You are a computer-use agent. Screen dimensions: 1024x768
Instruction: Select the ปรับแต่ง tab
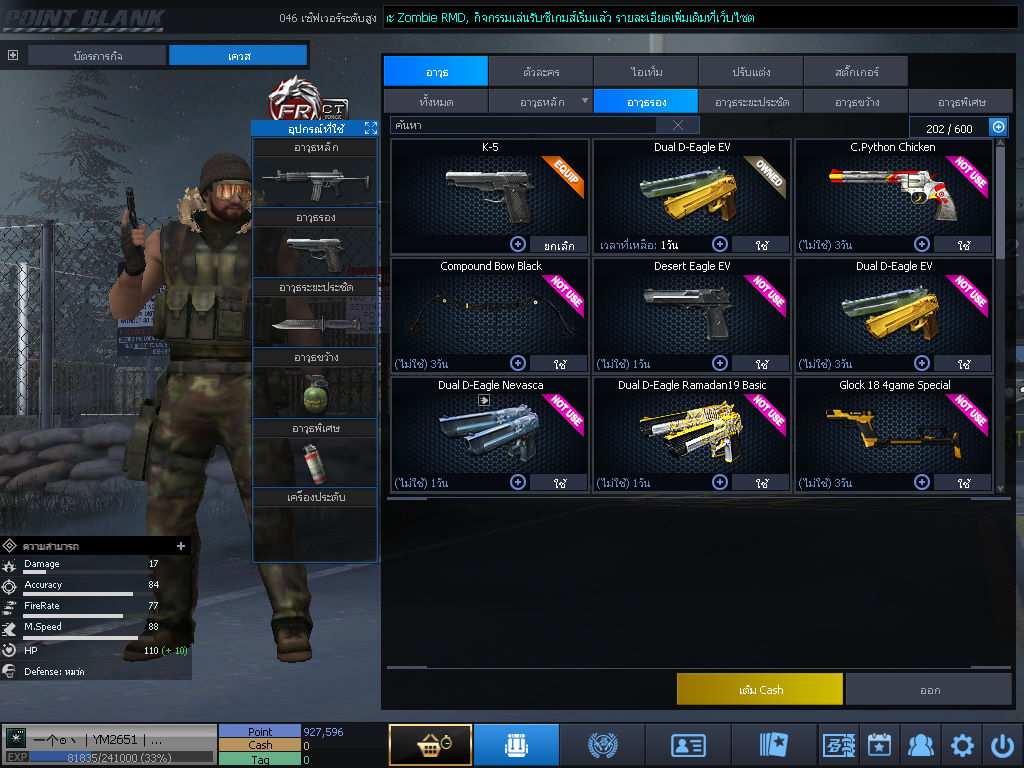pyautogui.click(x=751, y=72)
